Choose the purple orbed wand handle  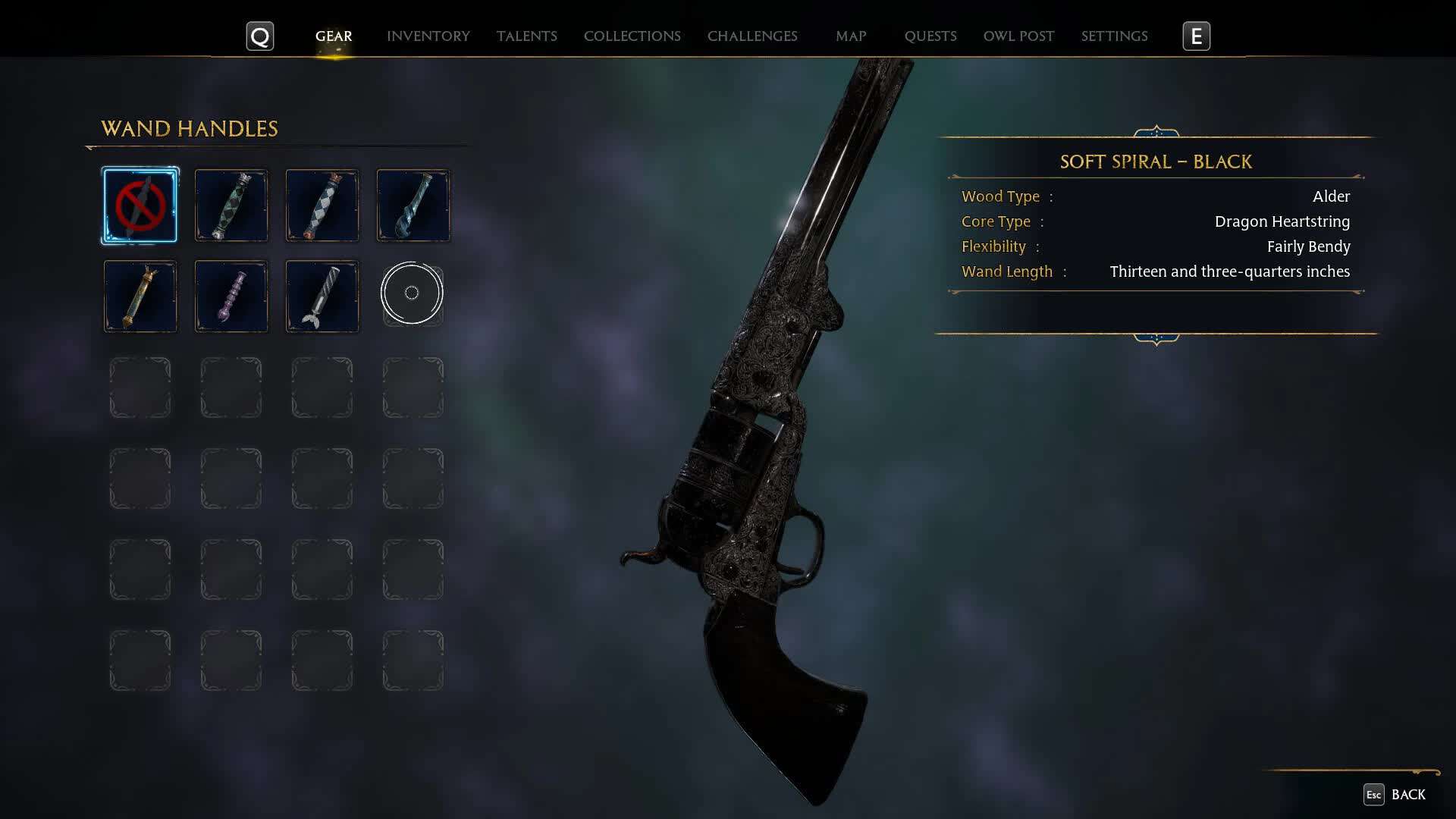(231, 297)
